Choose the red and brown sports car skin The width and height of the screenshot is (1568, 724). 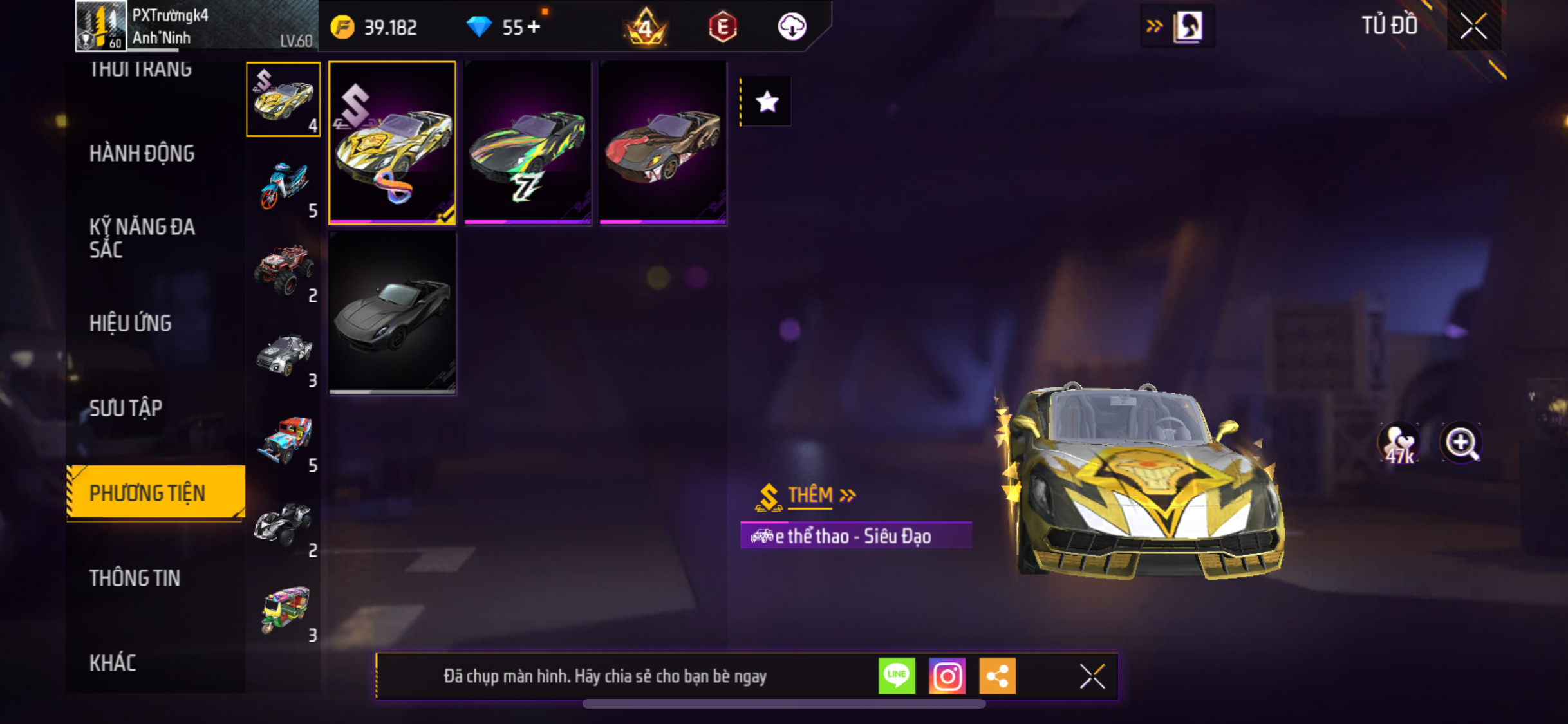point(662,143)
